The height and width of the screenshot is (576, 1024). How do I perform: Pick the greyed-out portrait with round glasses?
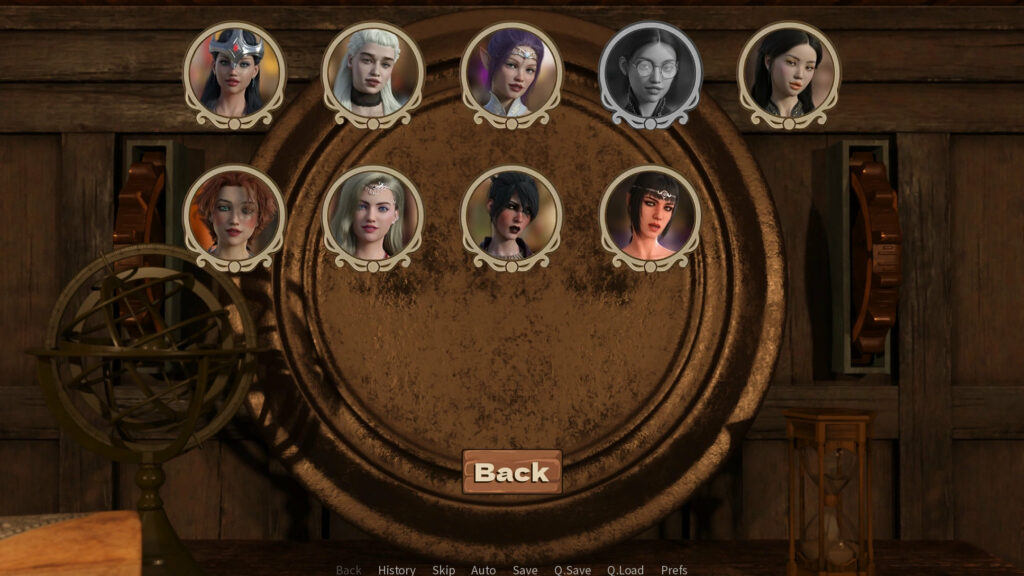point(650,73)
